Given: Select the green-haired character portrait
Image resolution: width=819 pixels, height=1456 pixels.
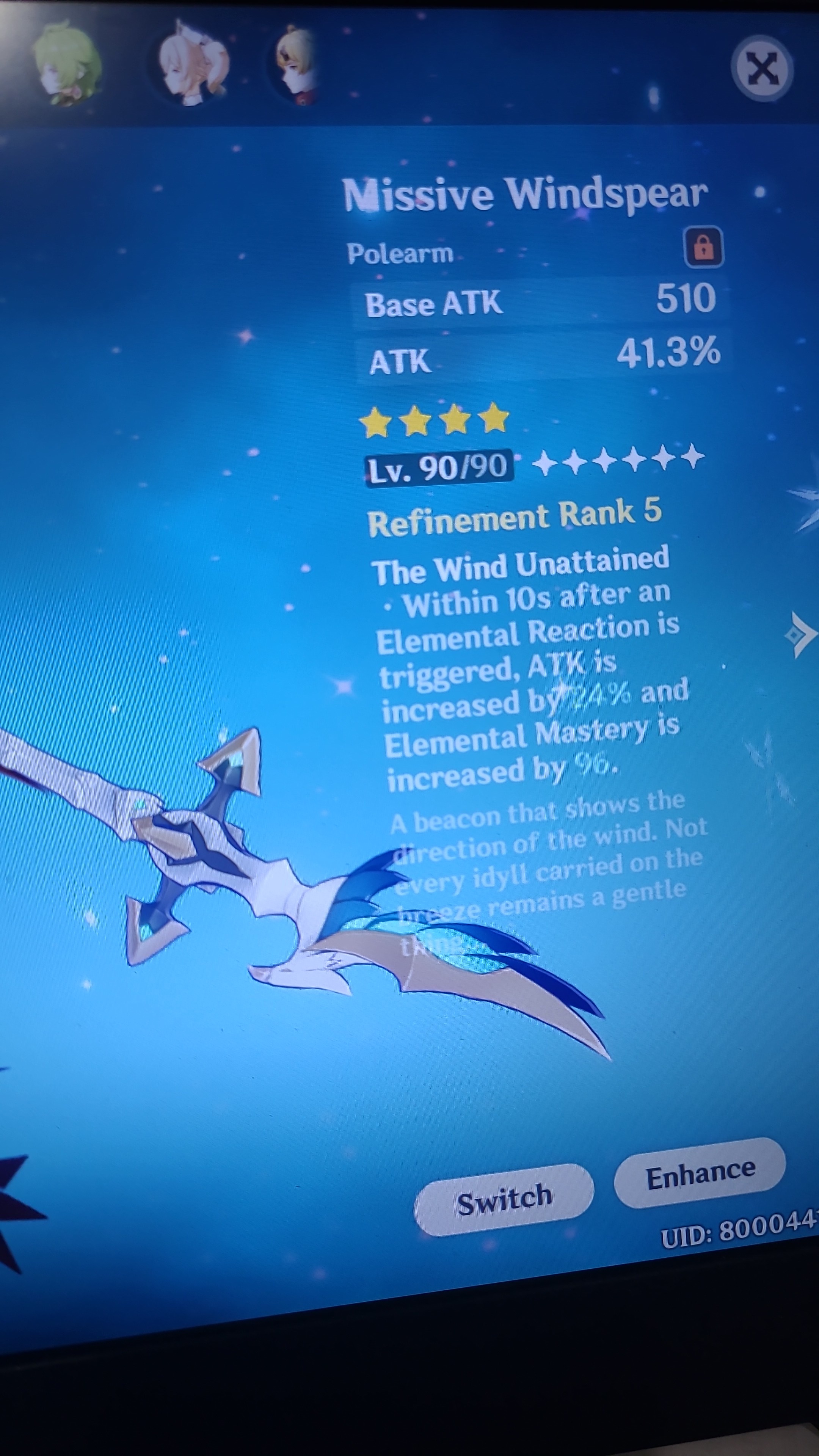Looking at the screenshot, I should tap(68, 62).
